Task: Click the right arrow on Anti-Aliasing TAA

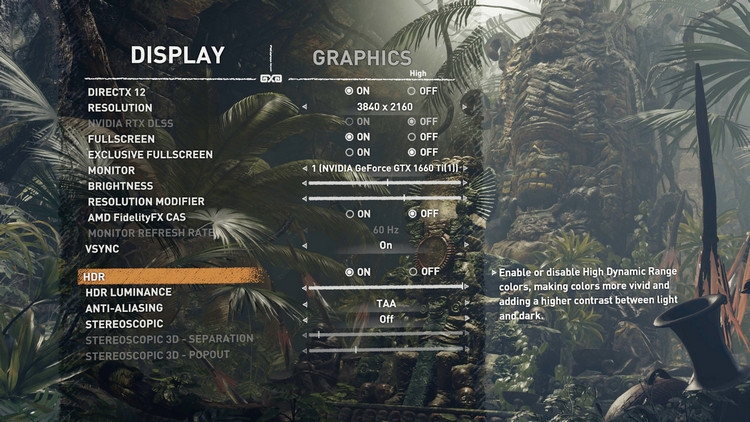Action: 465,303
